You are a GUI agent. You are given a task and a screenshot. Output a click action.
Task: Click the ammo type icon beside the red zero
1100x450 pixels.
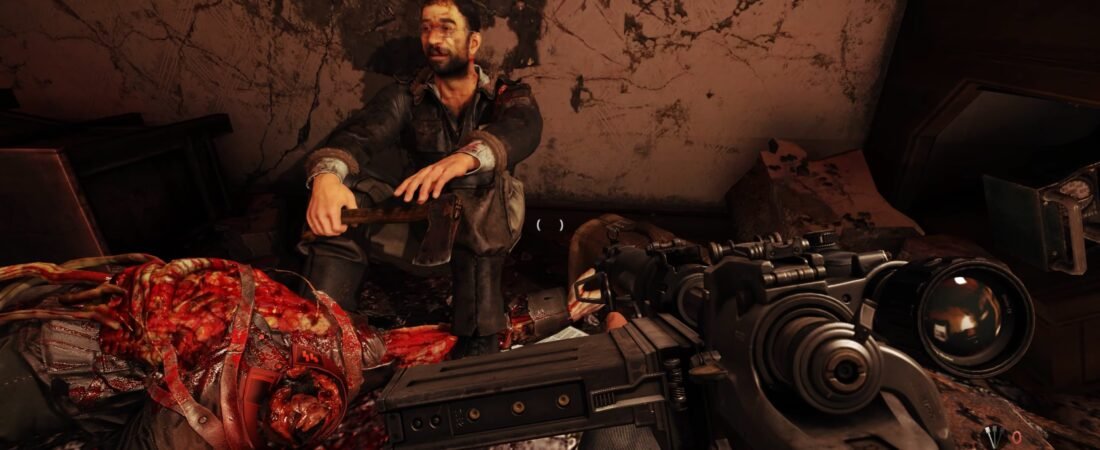(995, 436)
